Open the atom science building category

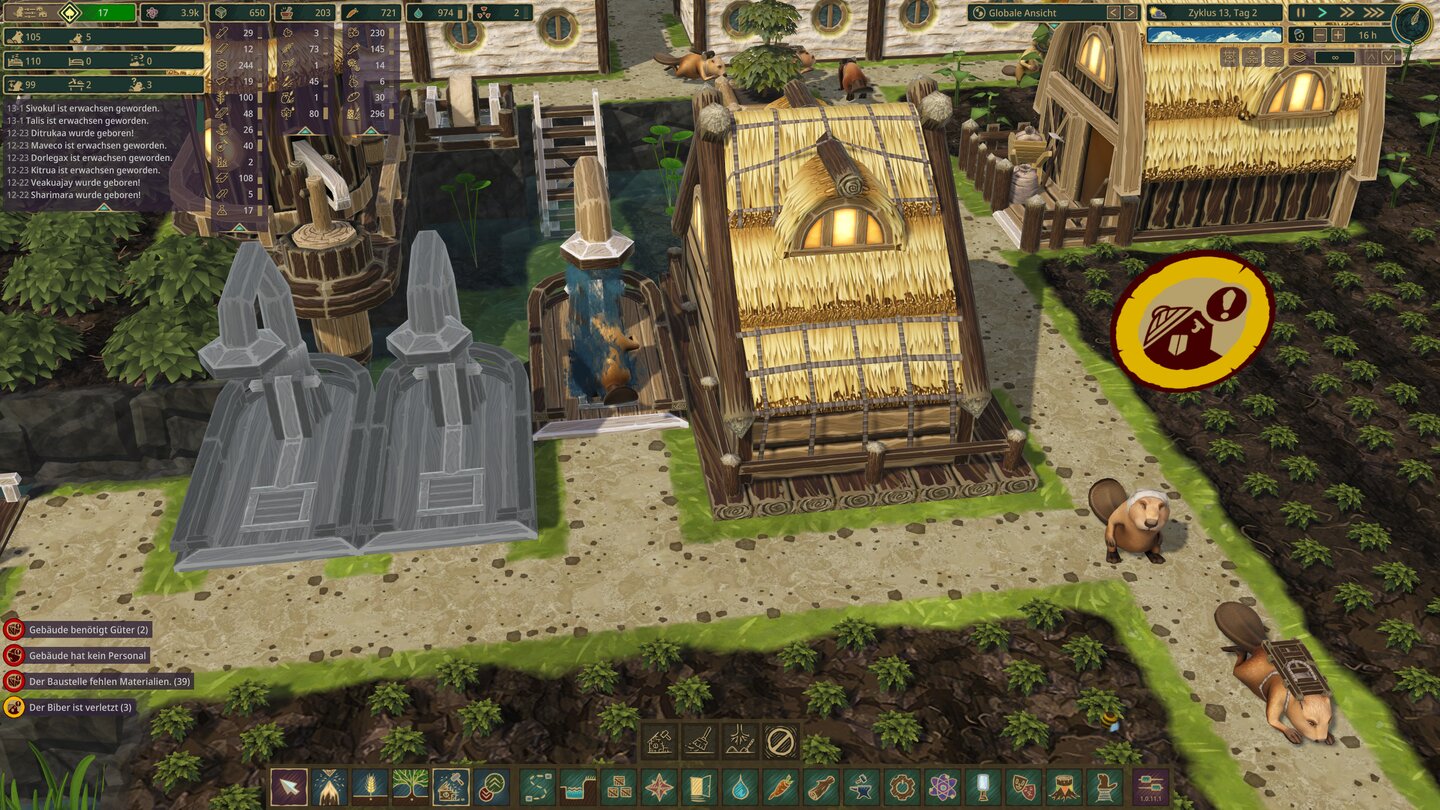tap(942, 787)
